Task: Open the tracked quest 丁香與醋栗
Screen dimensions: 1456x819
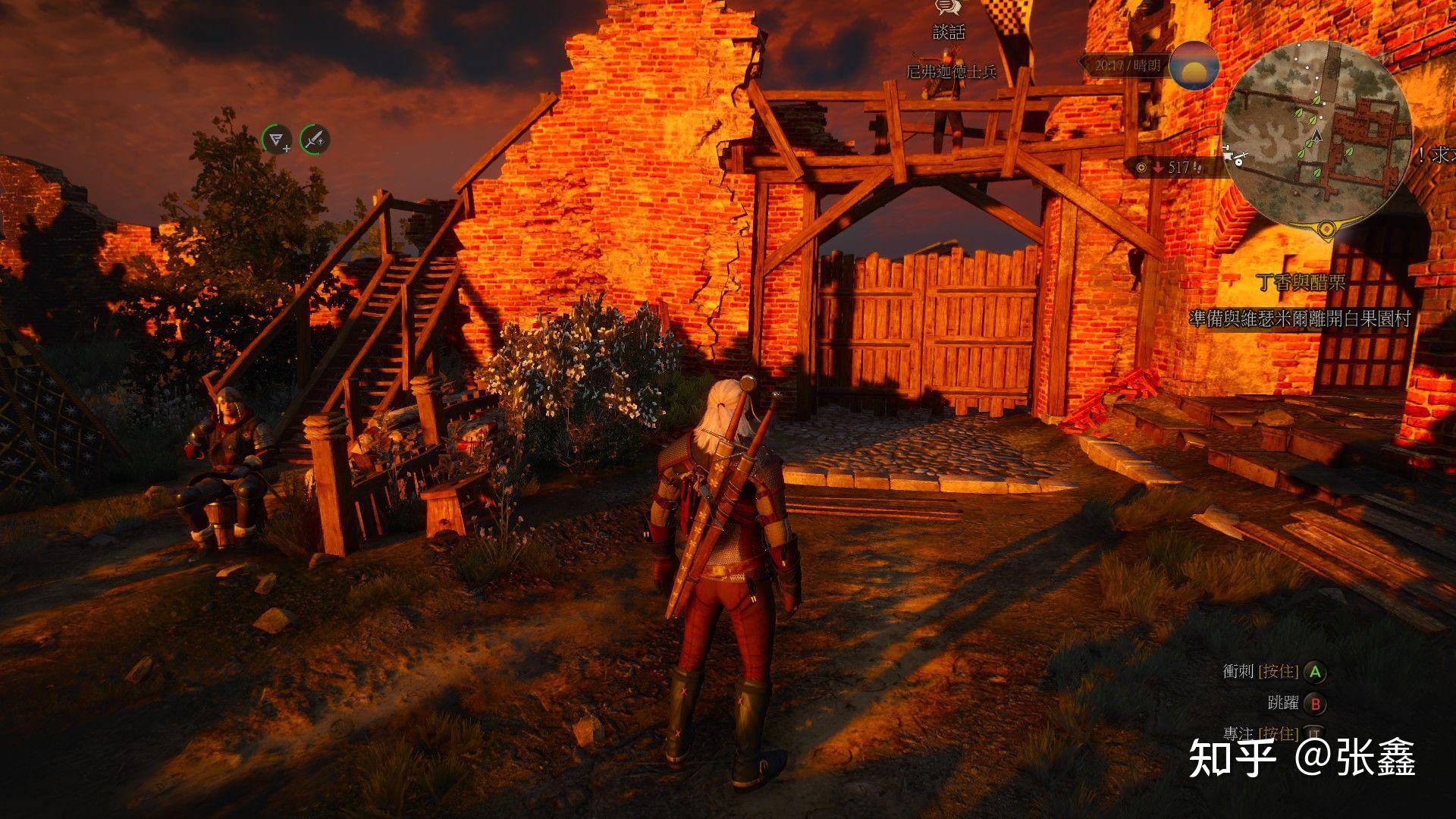Action: point(1300,283)
